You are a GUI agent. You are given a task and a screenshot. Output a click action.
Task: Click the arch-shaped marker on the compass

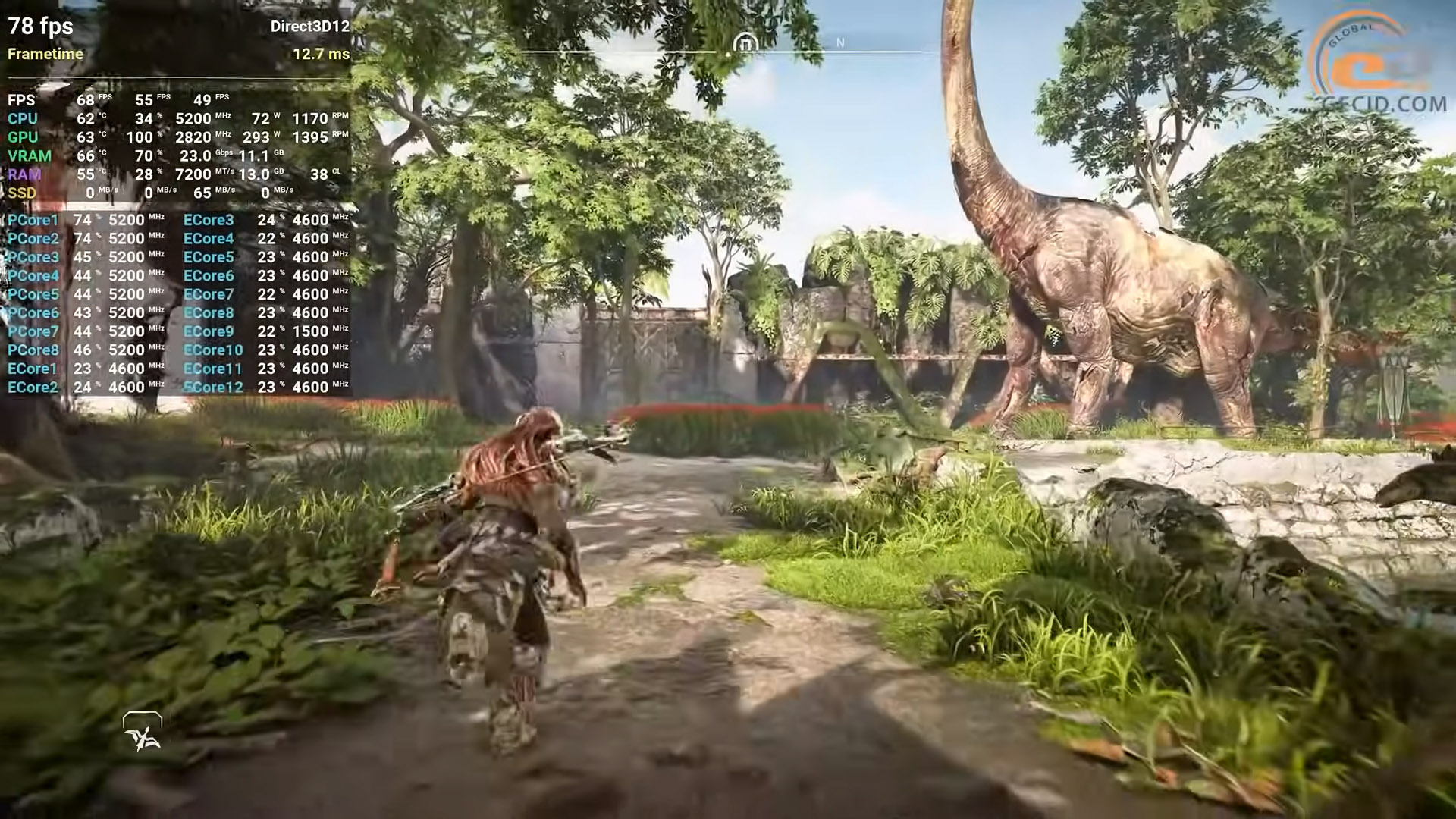coord(745,44)
